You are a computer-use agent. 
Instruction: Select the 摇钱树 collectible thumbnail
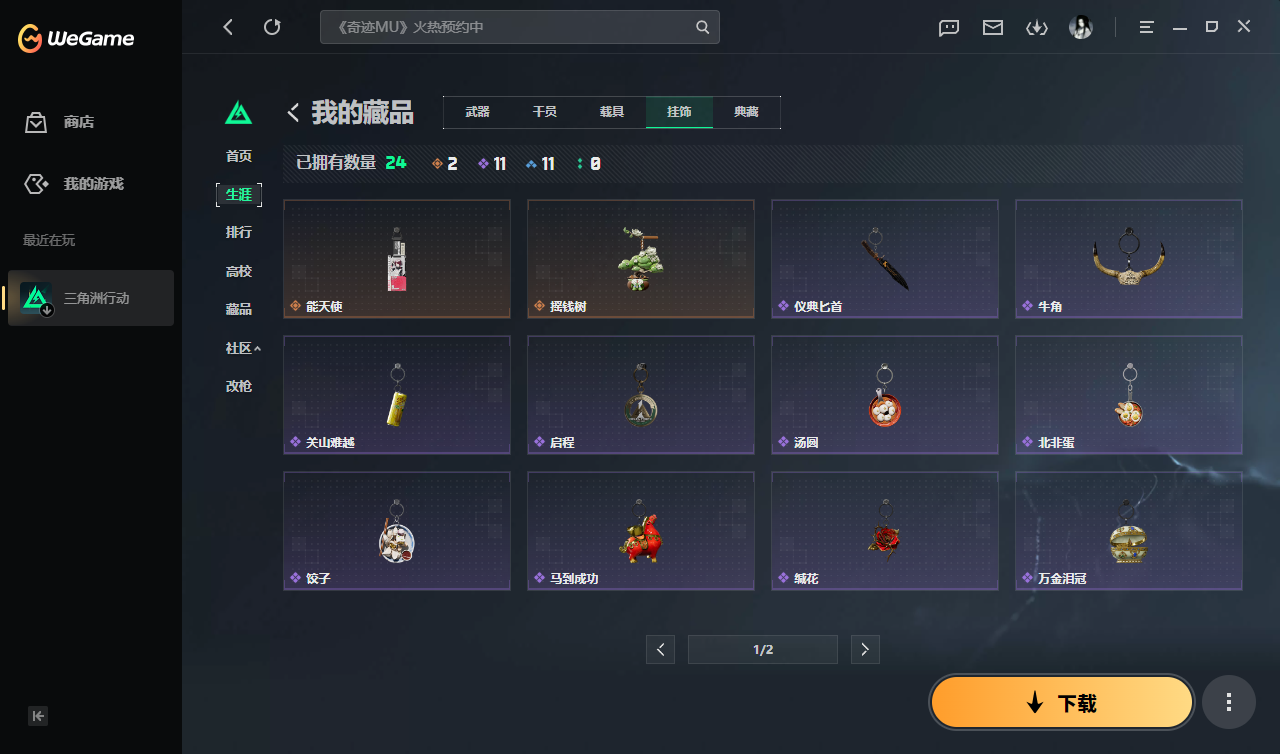pos(640,258)
